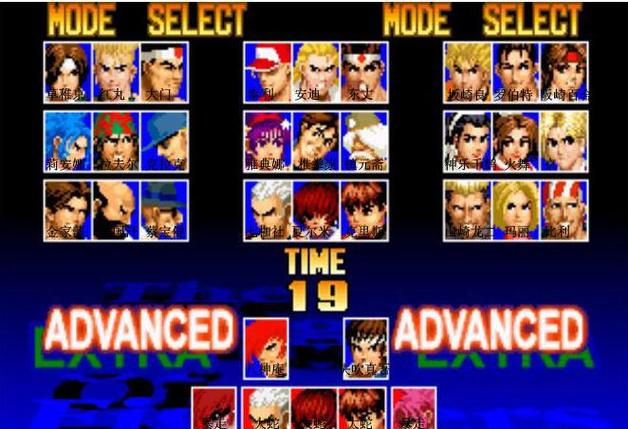The height and width of the screenshot is (429, 628).
Task: Select Terry Bogard with the red cap
Action: (267, 72)
